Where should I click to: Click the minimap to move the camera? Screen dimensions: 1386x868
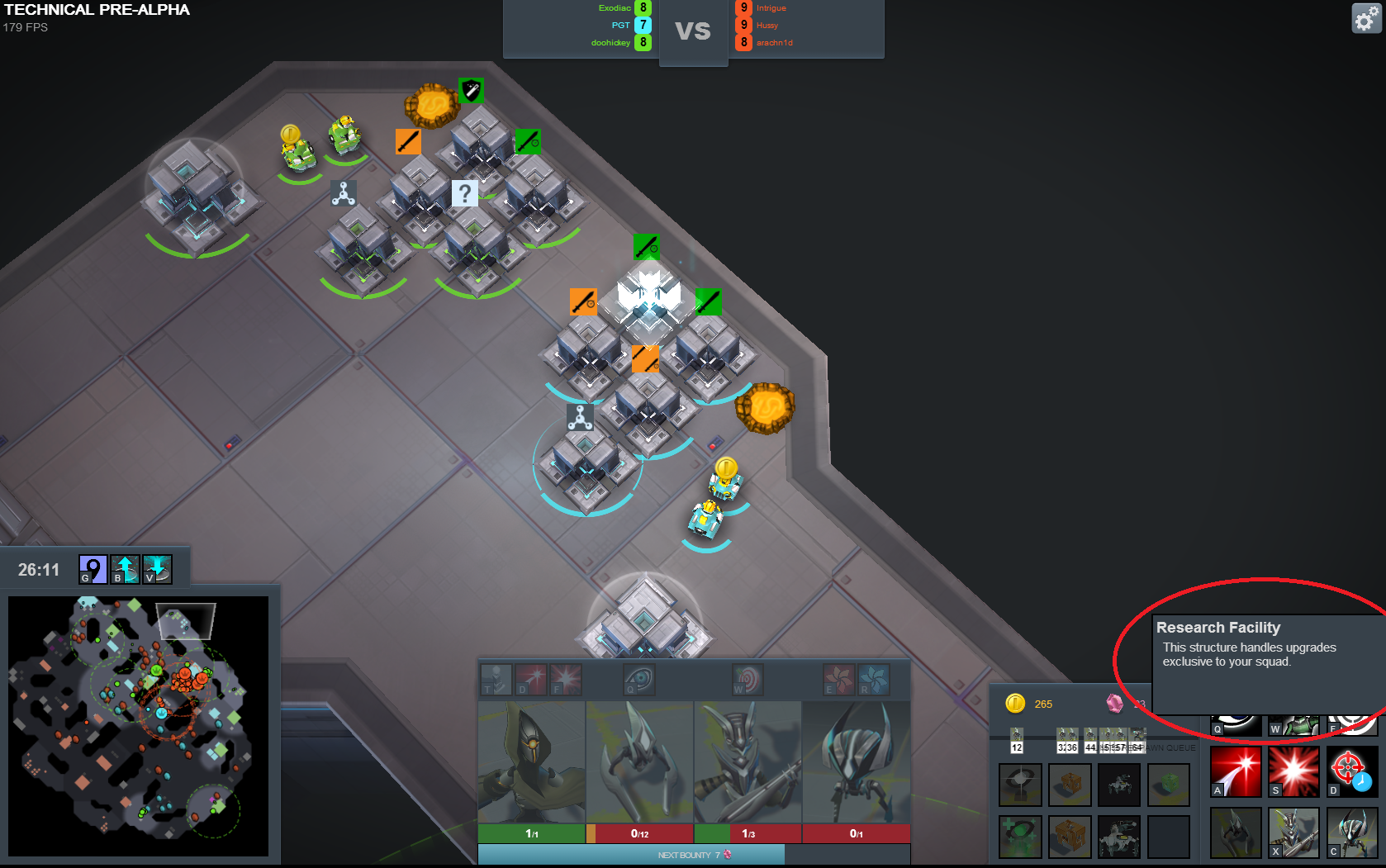[x=138, y=726]
